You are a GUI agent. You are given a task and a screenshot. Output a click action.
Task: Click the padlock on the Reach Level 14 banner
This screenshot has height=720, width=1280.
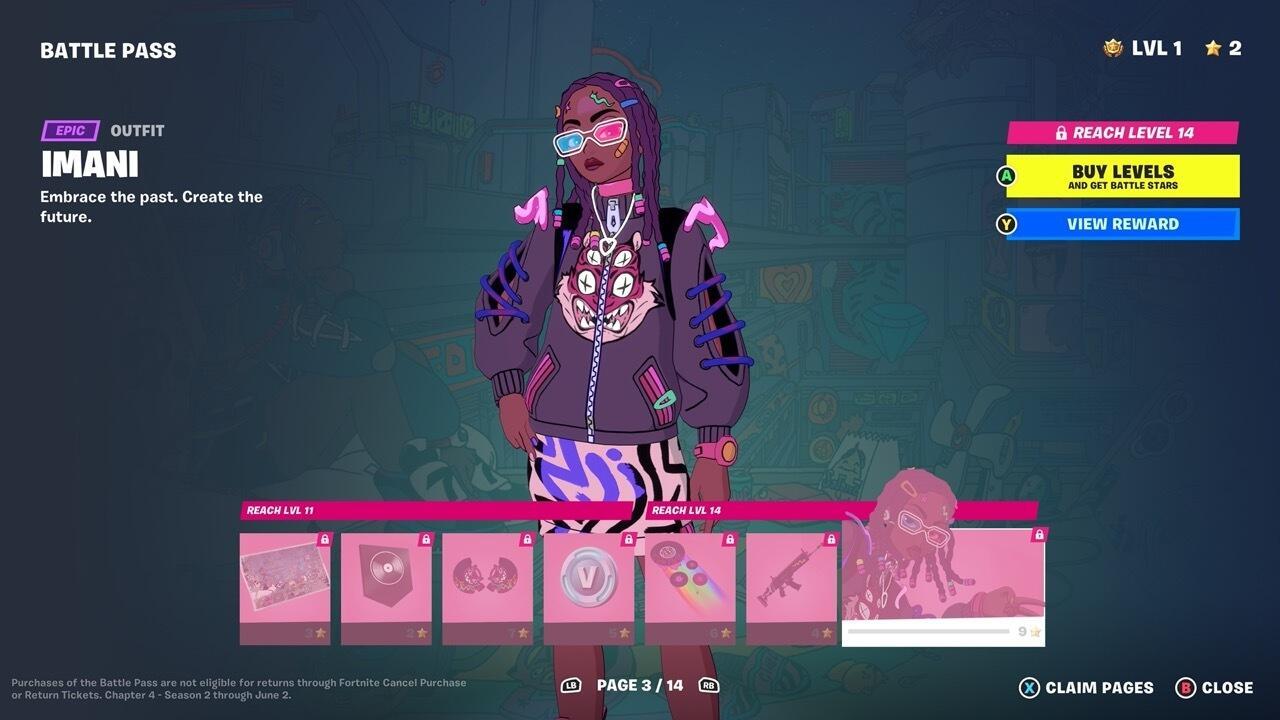point(1060,131)
